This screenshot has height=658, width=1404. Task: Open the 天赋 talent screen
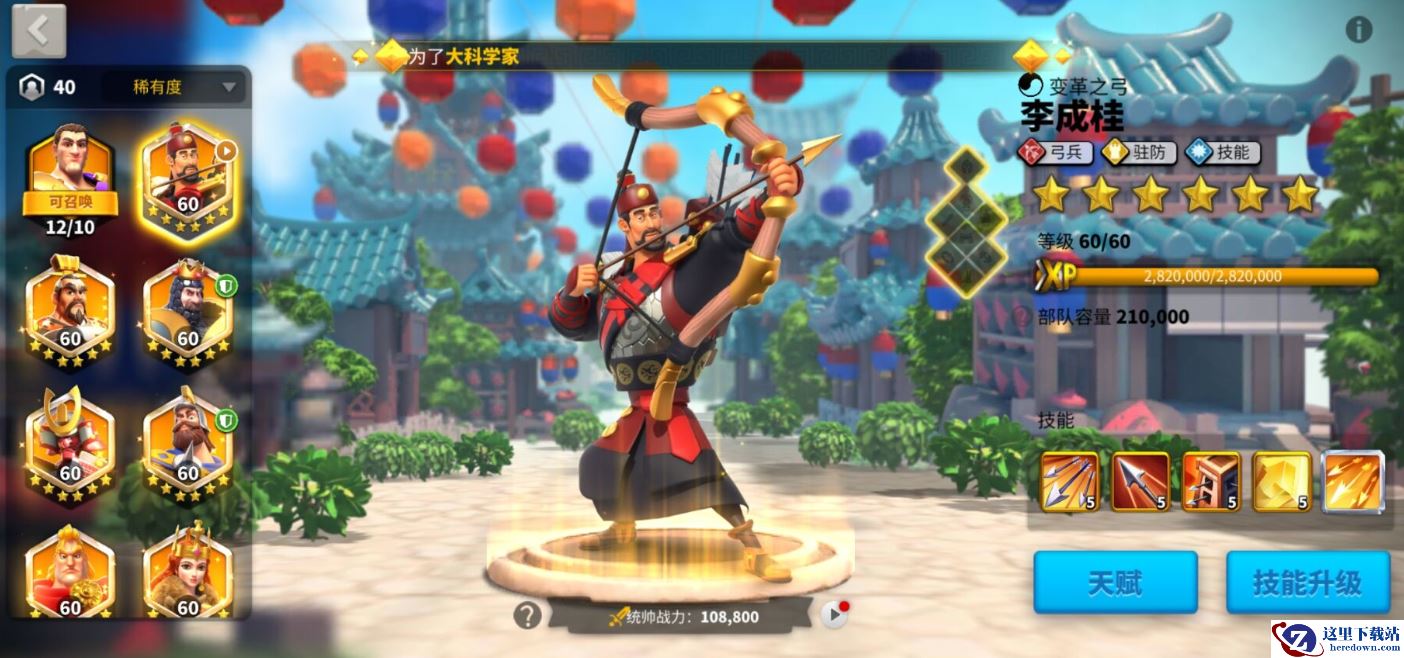click(1115, 582)
